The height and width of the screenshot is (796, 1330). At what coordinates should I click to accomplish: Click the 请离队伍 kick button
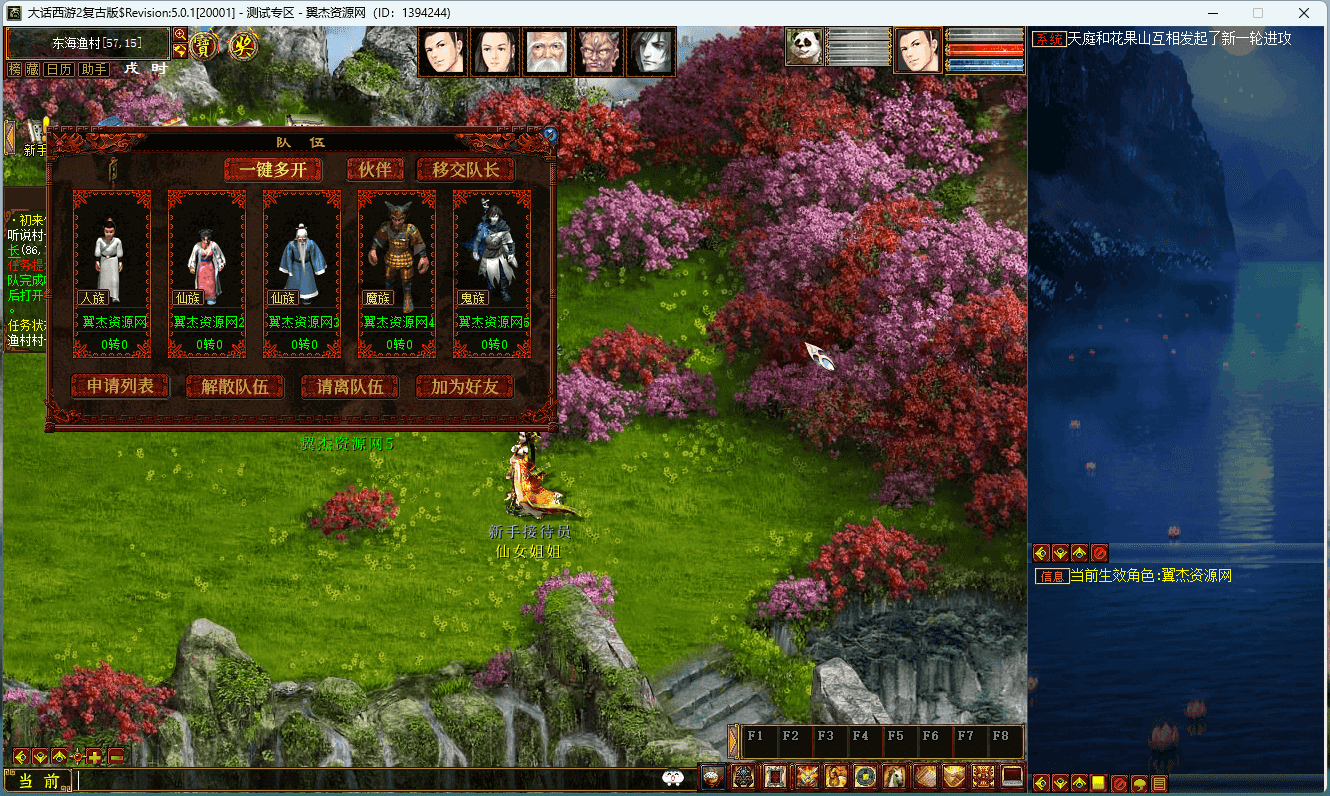(x=350, y=387)
